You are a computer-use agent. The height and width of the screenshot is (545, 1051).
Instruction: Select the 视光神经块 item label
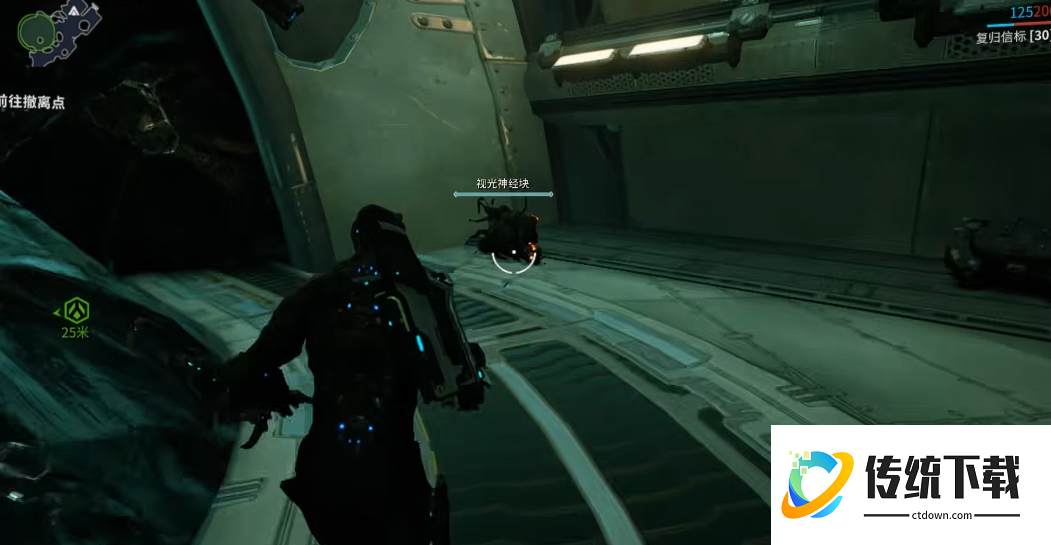tap(502, 183)
